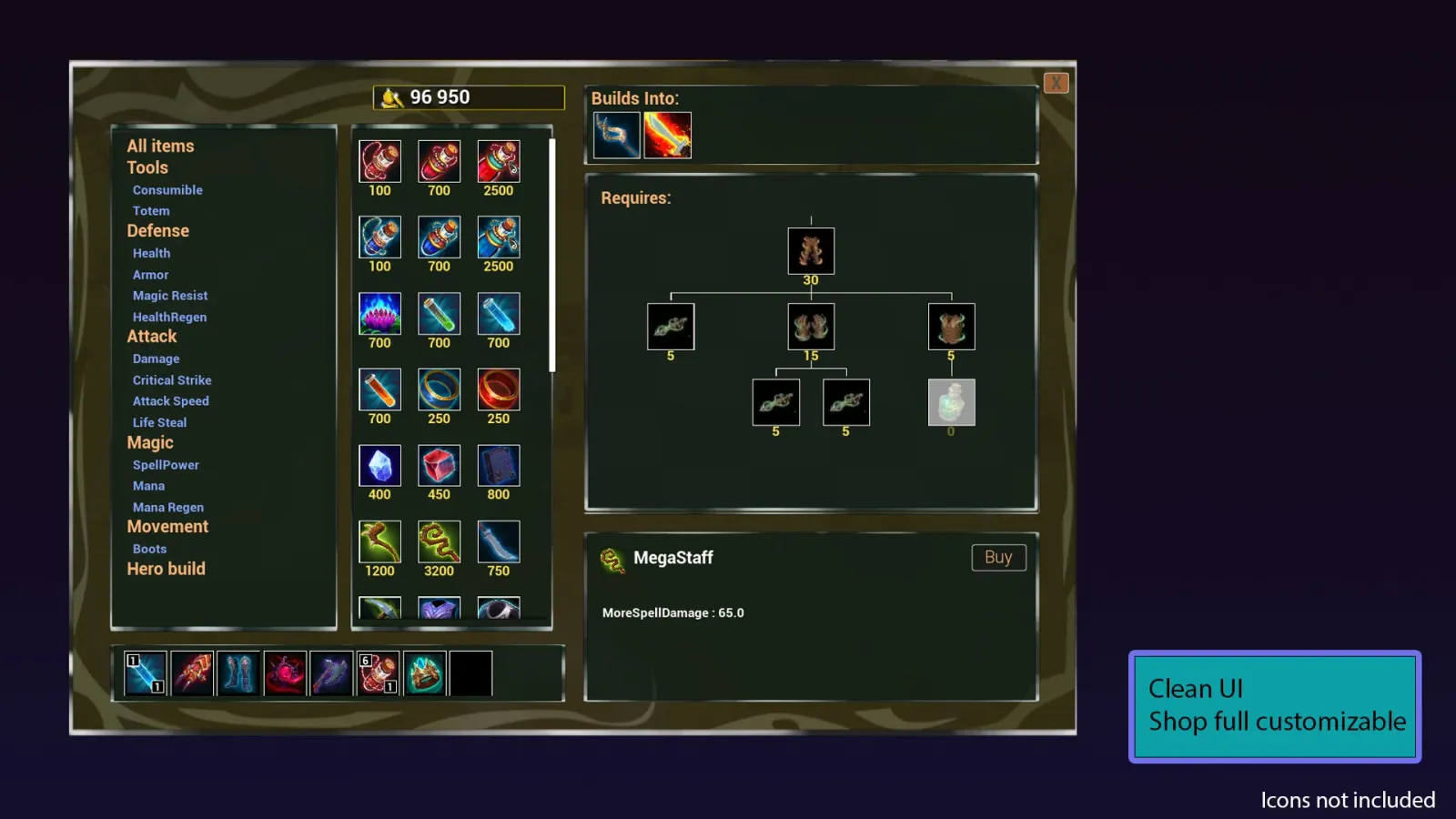Select the flaming sword in Builds Into
The height and width of the screenshot is (819, 1456).
click(x=669, y=133)
